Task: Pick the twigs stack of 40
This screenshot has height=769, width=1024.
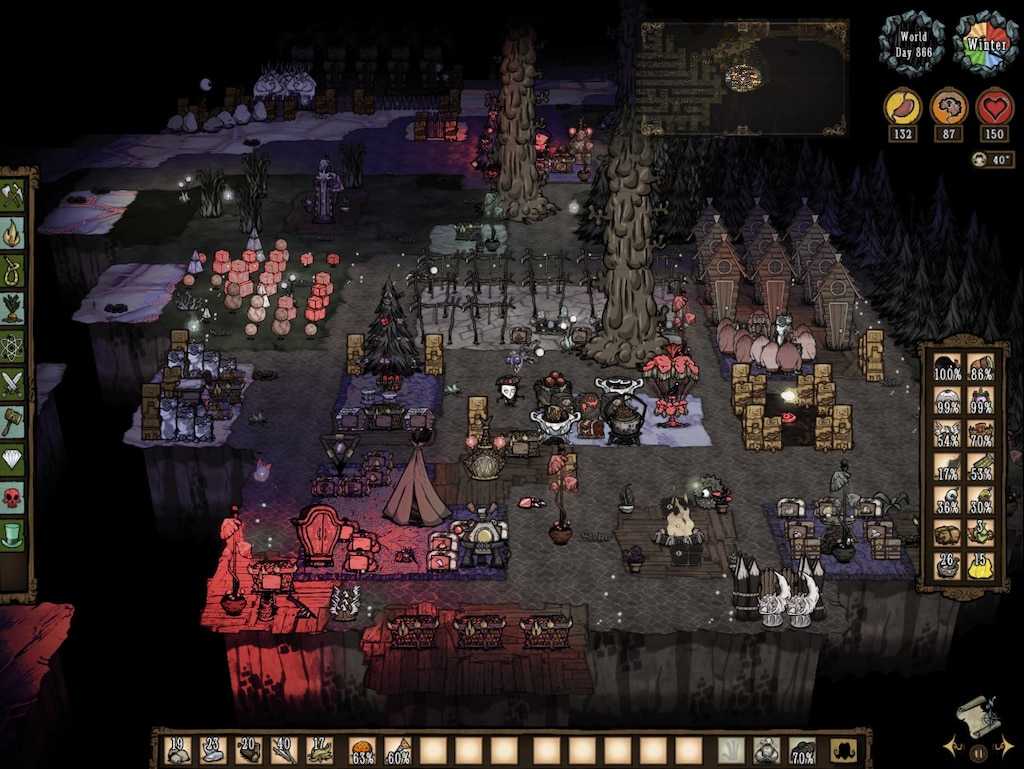Action: pyautogui.click(x=283, y=750)
